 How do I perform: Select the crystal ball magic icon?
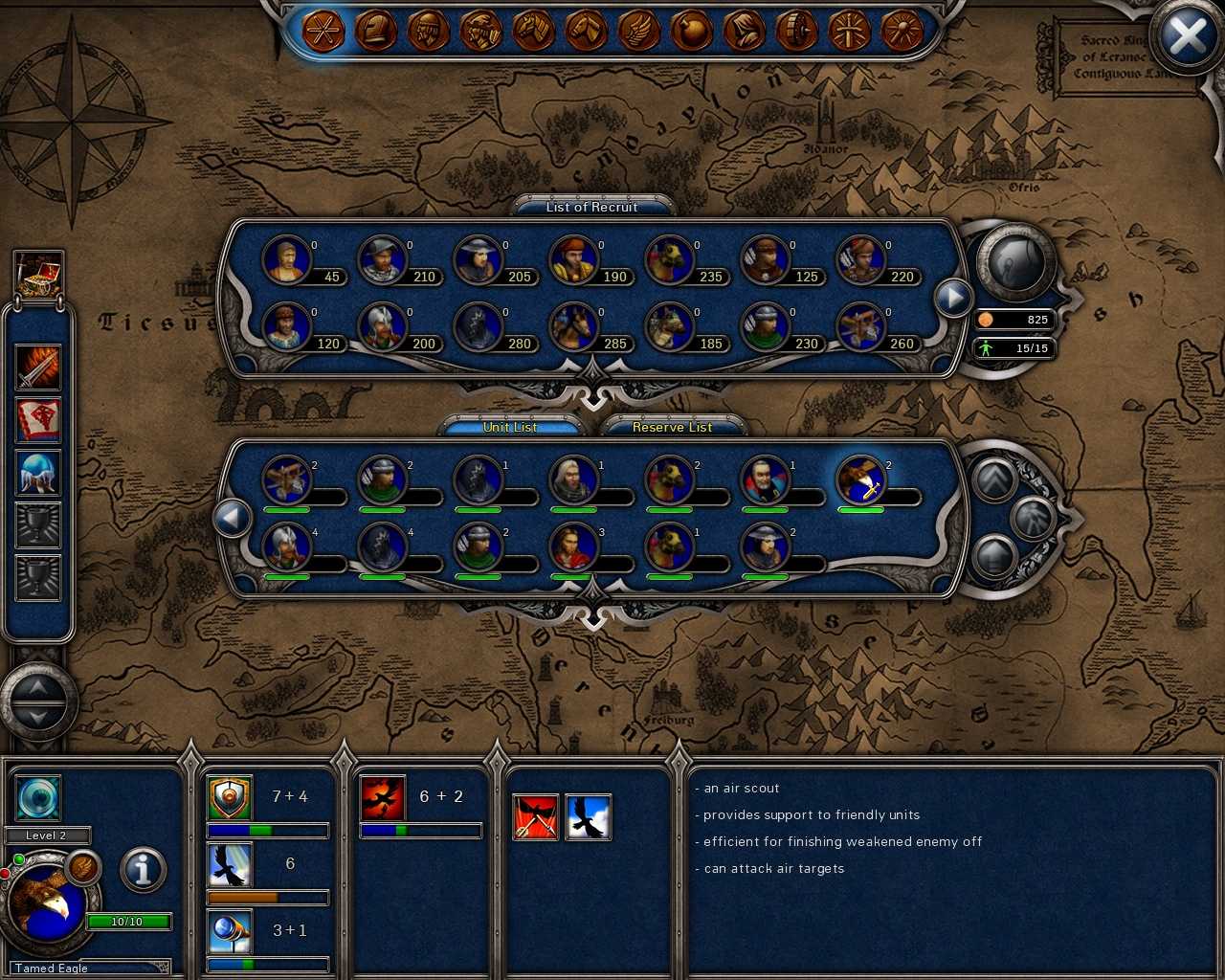point(36,471)
